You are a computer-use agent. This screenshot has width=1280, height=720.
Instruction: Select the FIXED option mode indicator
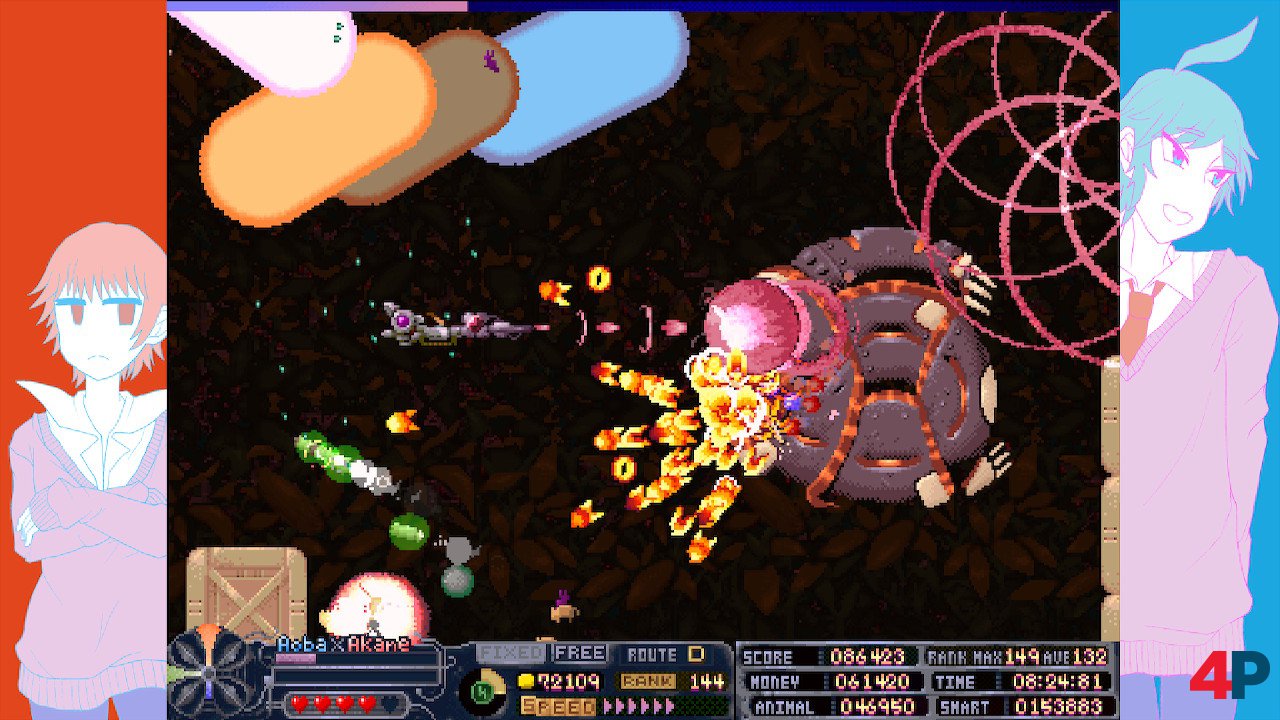510,653
